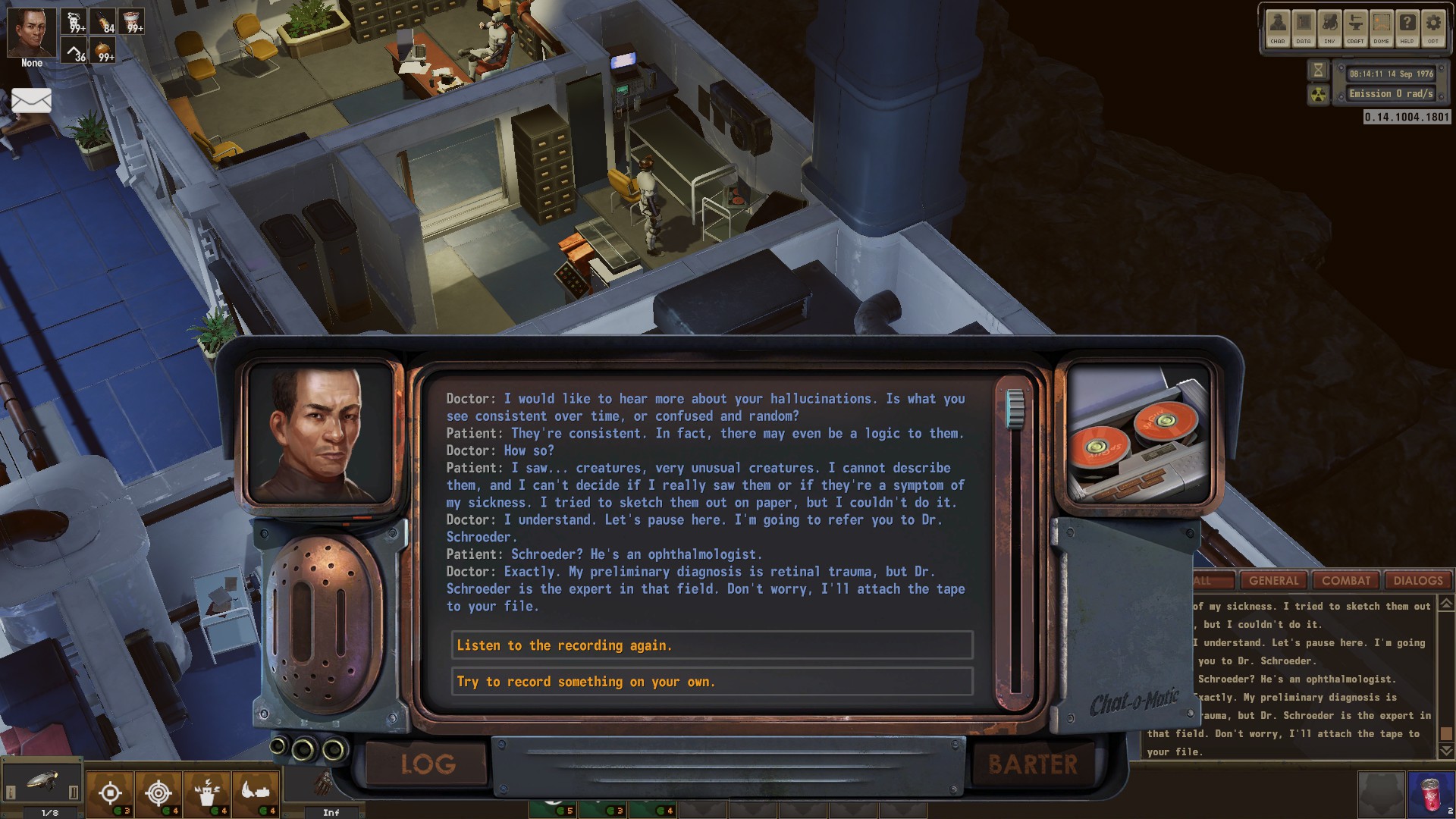Select the equipped pistol weapon slot
This screenshot has height=819, width=1456.
(42, 783)
